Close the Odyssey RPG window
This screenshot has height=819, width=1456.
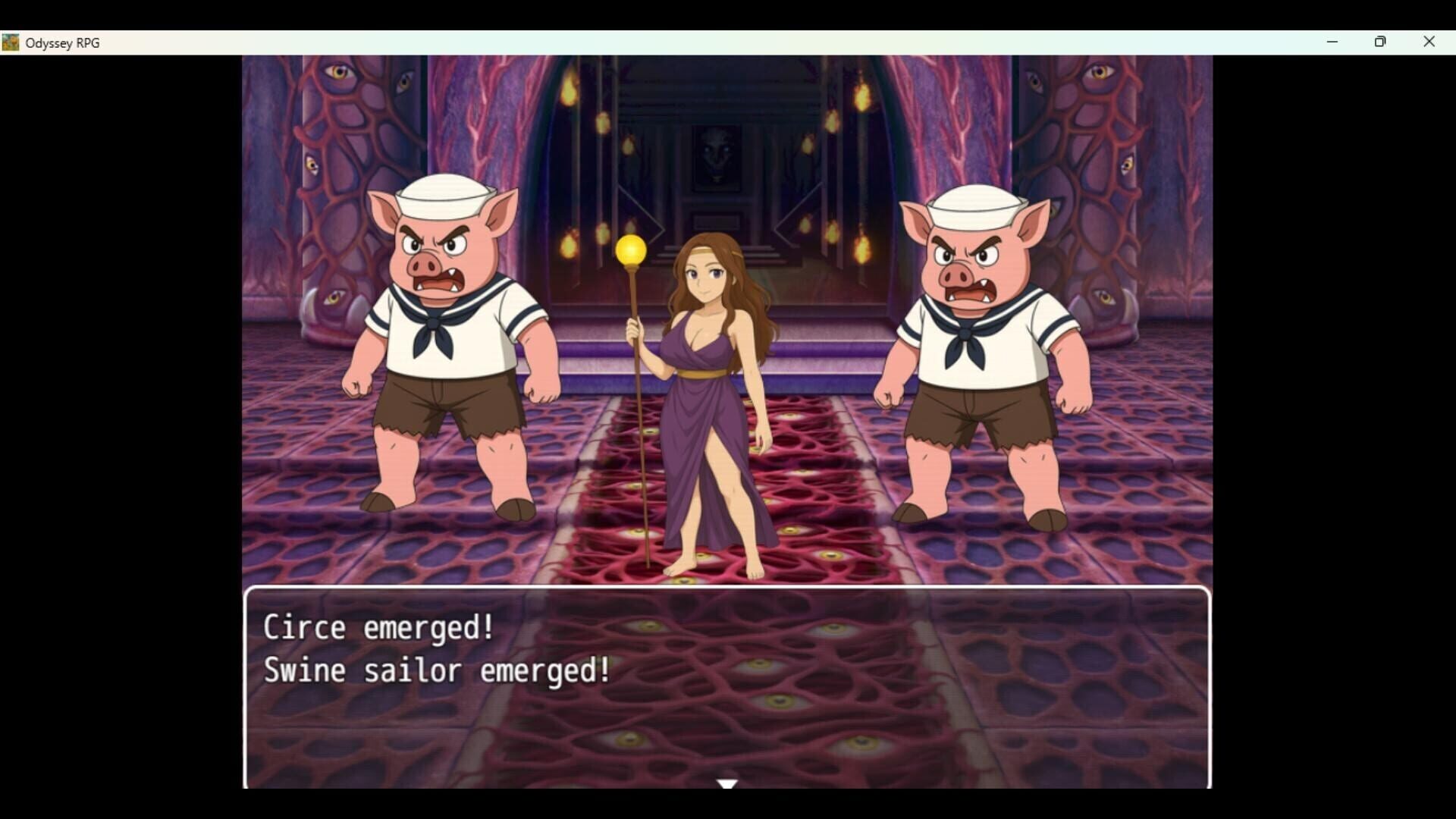coord(1429,42)
